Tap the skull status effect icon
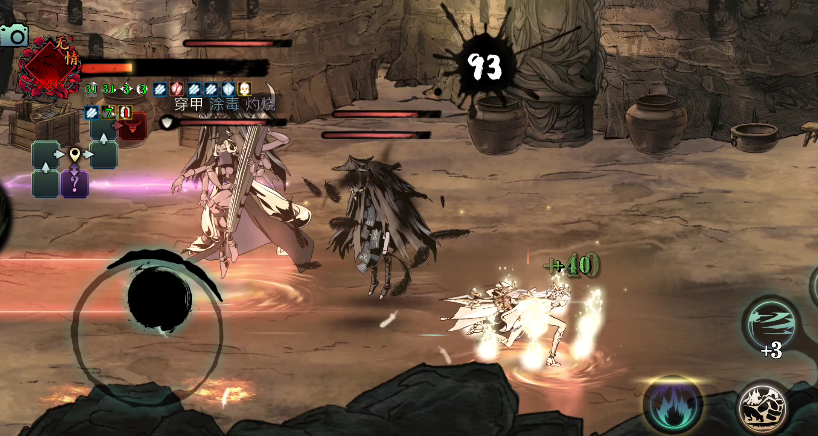 tap(243, 89)
